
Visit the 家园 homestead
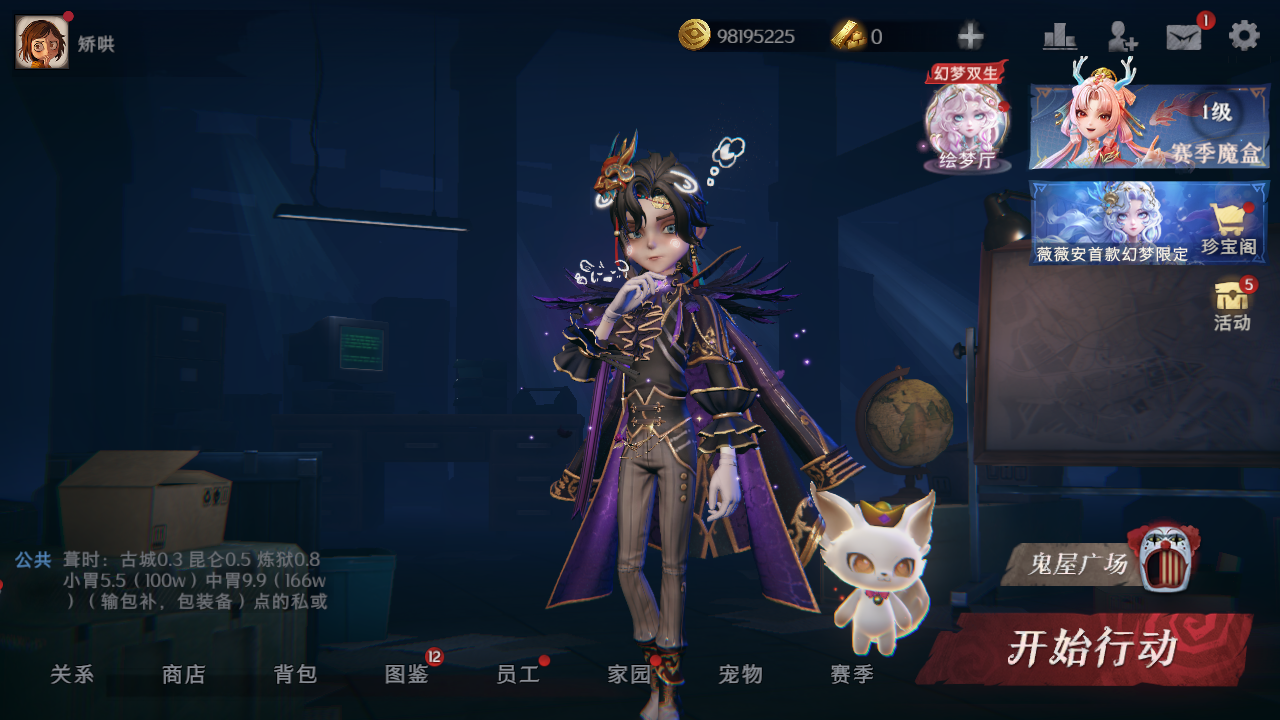click(629, 675)
